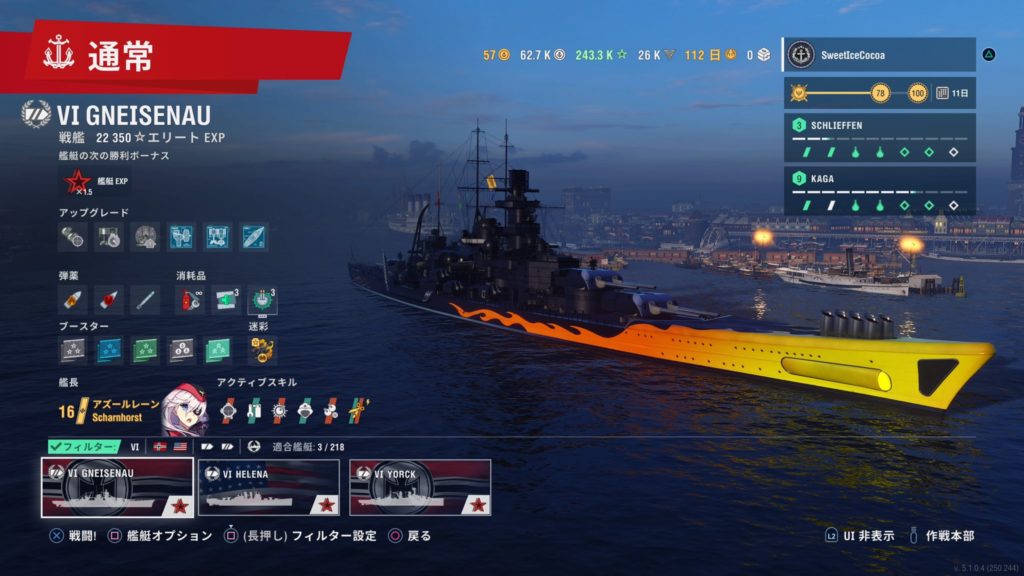Image resolution: width=1024 pixels, height=576 pixels.
Task: Pick the VI Yorck ship card
Action: [420, 487]
